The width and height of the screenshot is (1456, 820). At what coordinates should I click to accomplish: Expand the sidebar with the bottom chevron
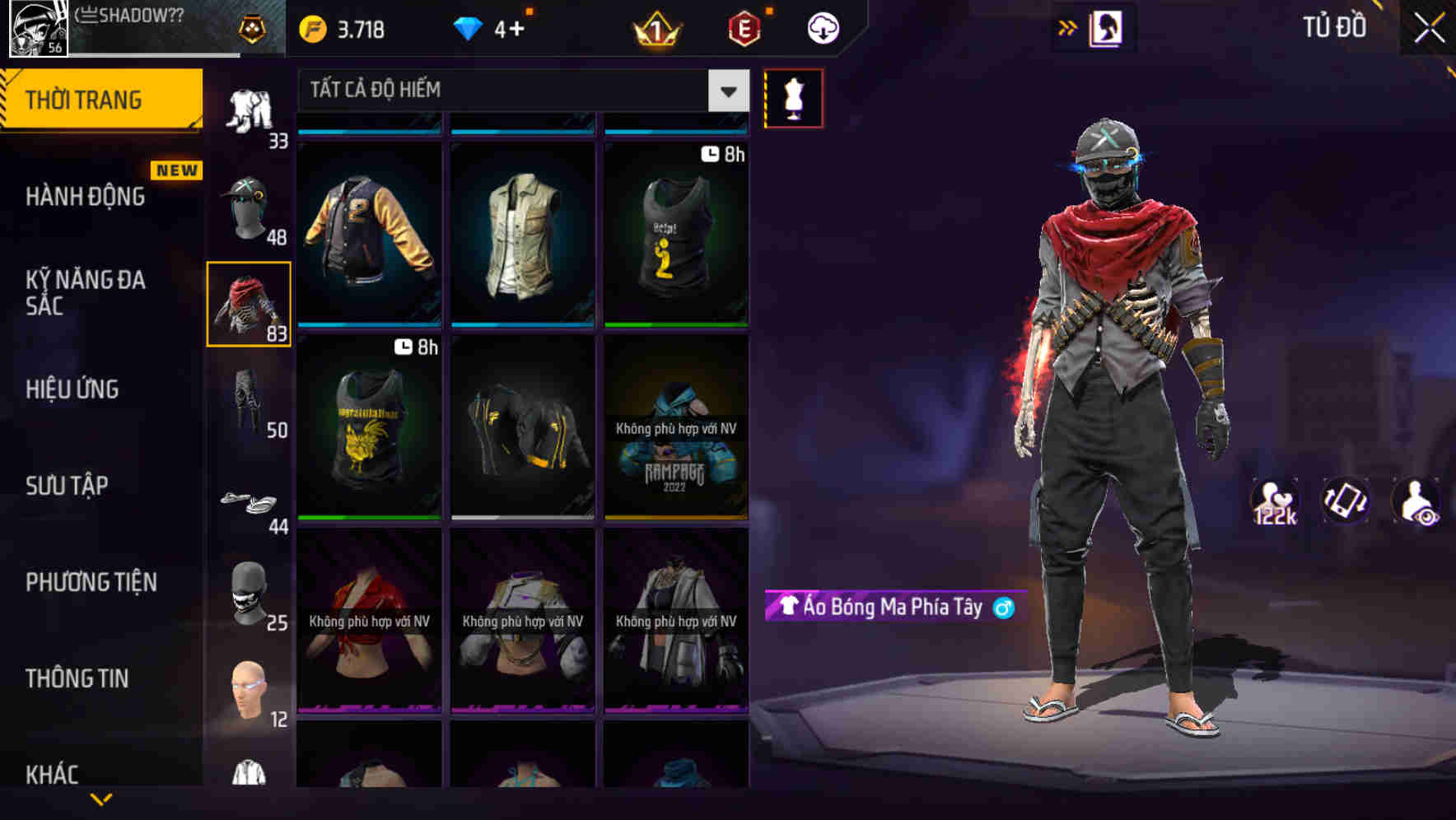tap(102, 797)
